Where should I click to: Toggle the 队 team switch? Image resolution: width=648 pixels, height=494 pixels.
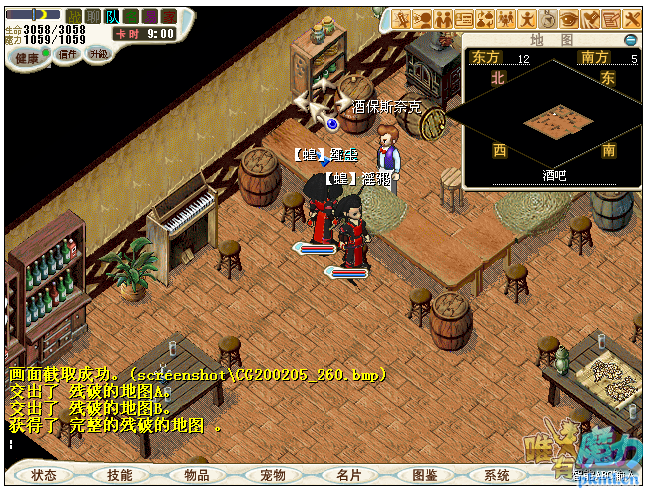112,16
